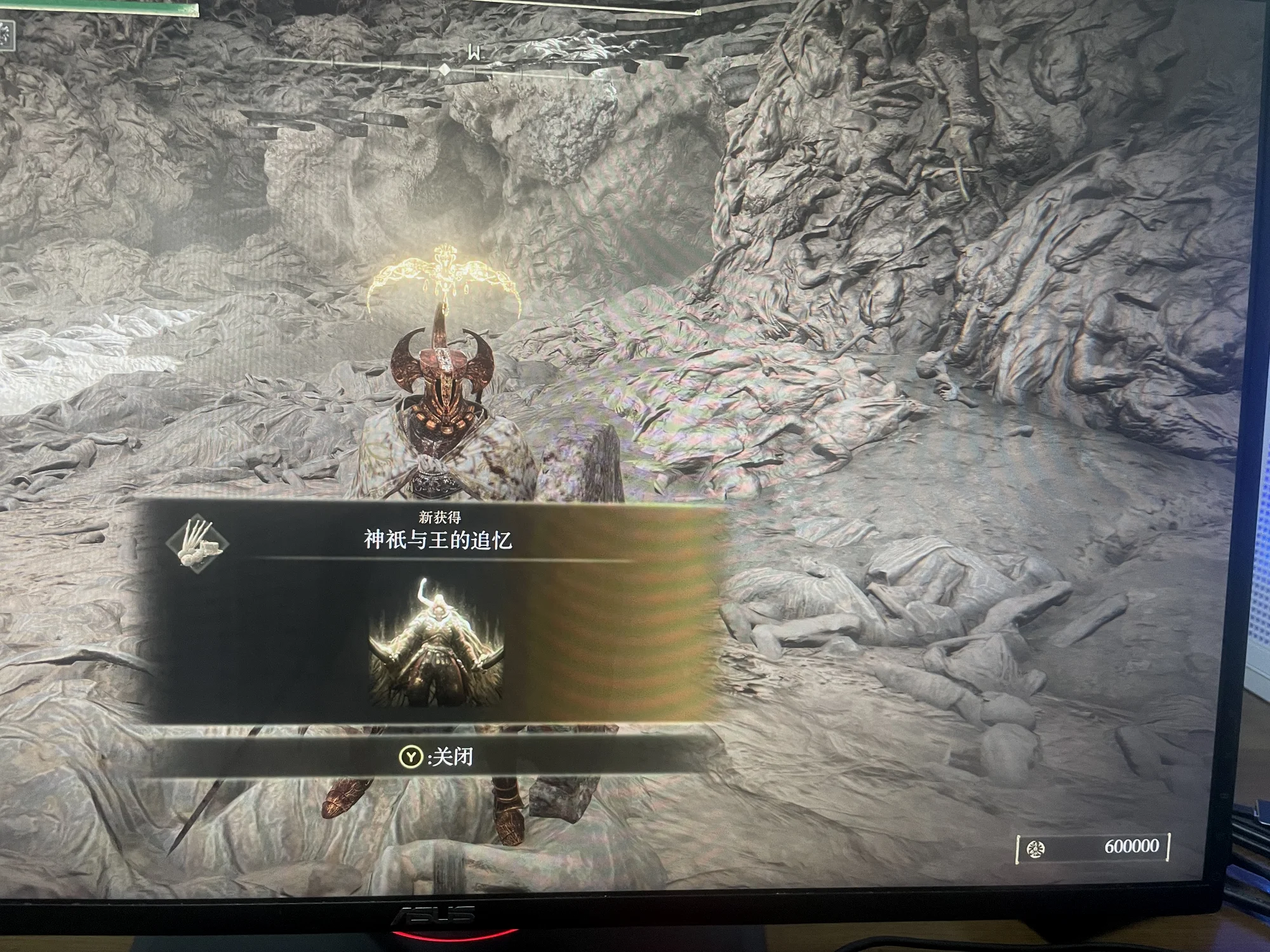The image size is (1270, 952).
Task: Click the 神祇与王的追忆 item name
Action: (438, 541)
